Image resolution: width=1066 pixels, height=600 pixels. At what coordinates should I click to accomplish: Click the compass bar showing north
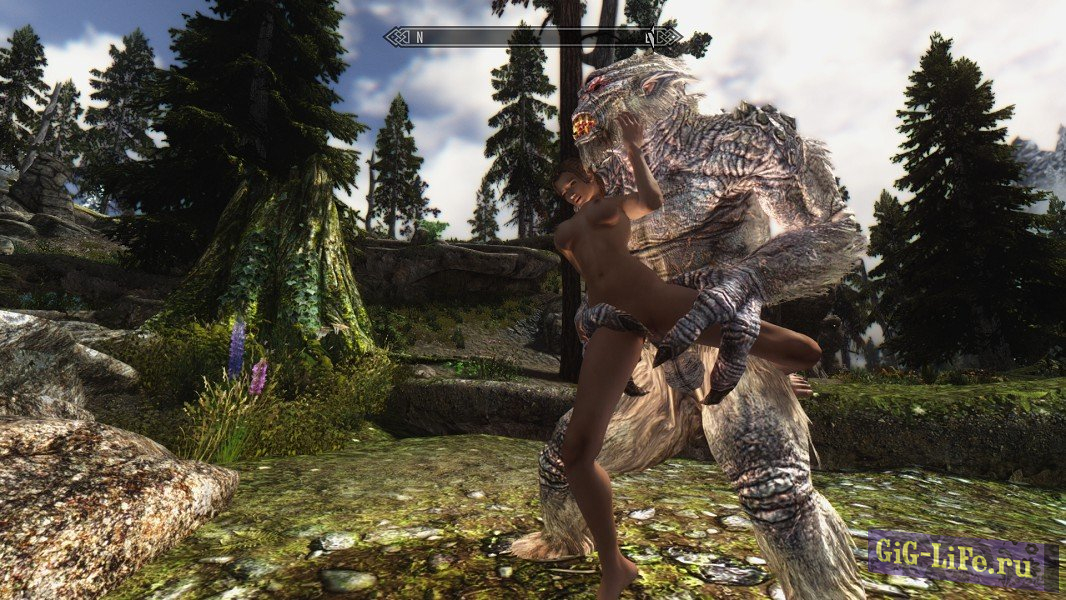pos(532,37)
